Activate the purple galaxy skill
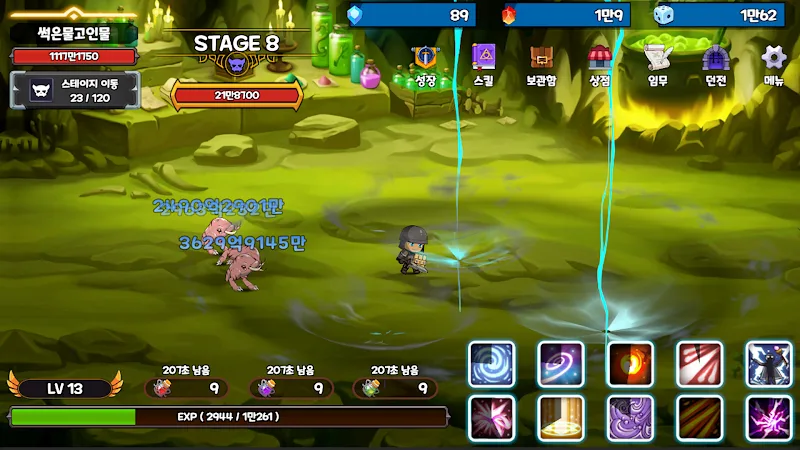The height and width of the screenshot is (450, 800). pos(561,364)
